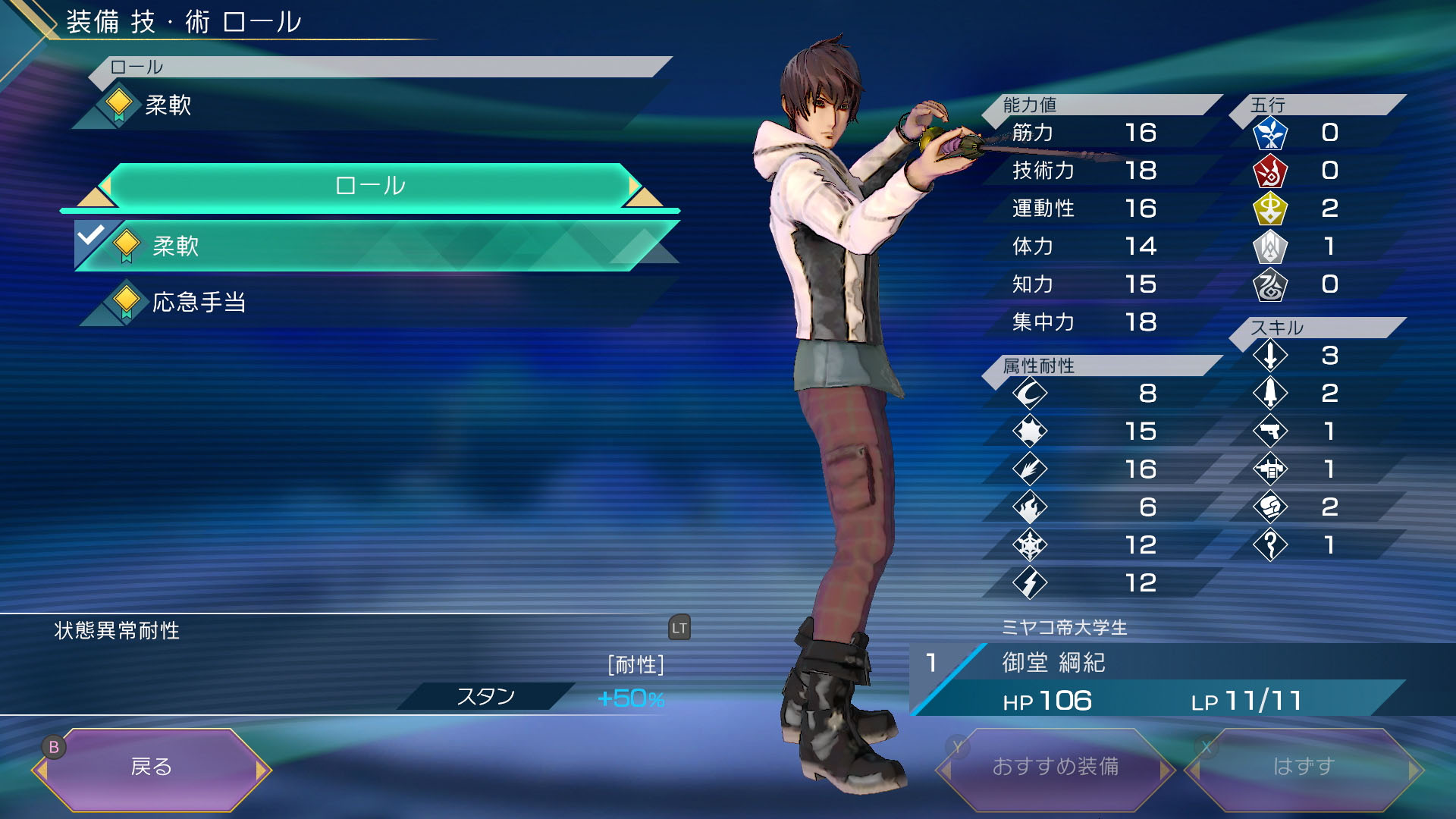This screenshot has width=1456, height=819.
Task: Click the 戻る back button
Action: pyautogui.click(x=152, y=767)
